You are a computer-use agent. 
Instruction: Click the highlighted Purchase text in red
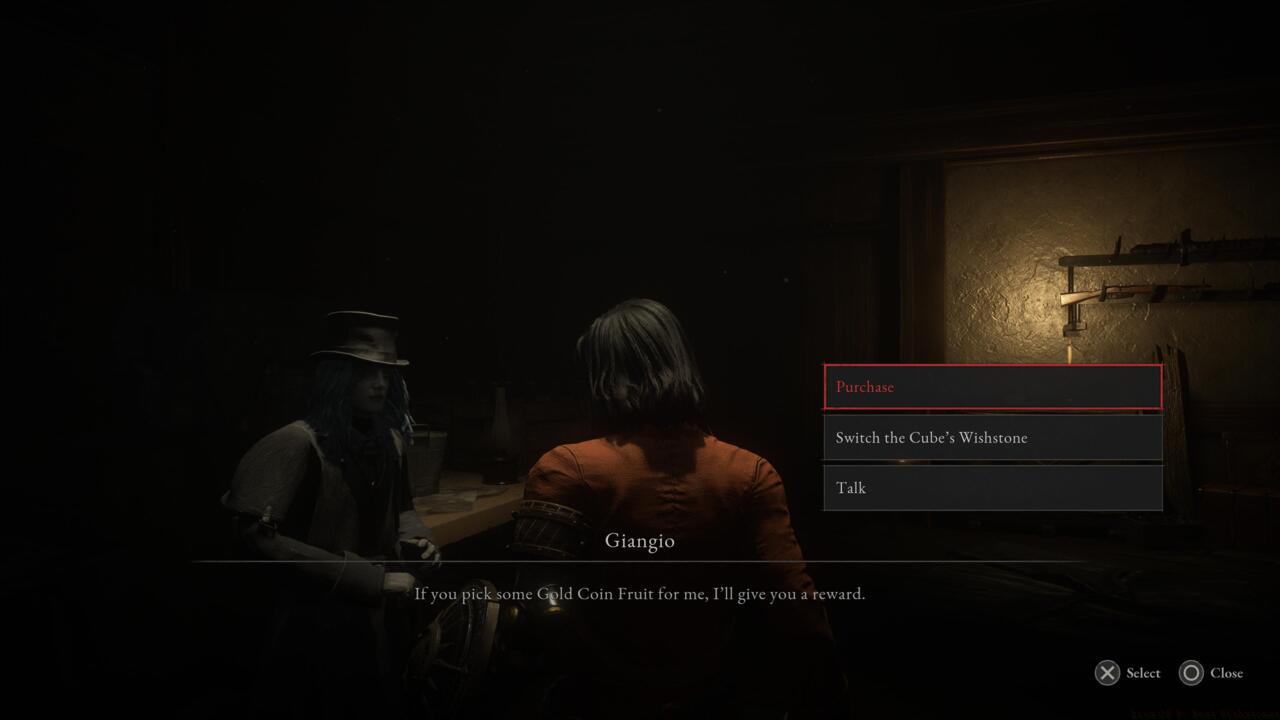pyautogui.click(x=864, y=387)
